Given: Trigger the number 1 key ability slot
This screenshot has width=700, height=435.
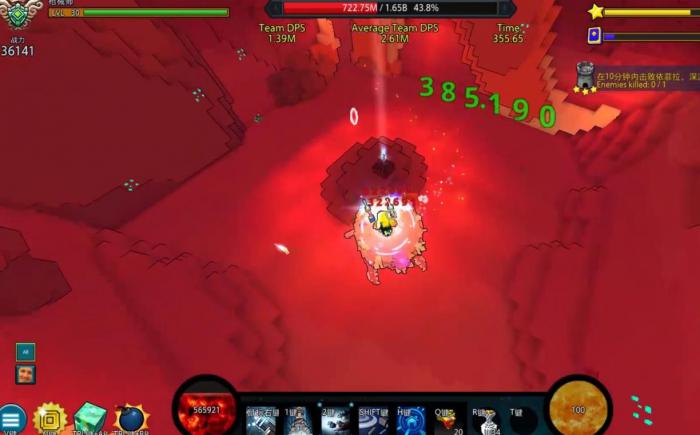Looking at the screenshot, I should tap(297, 420).
